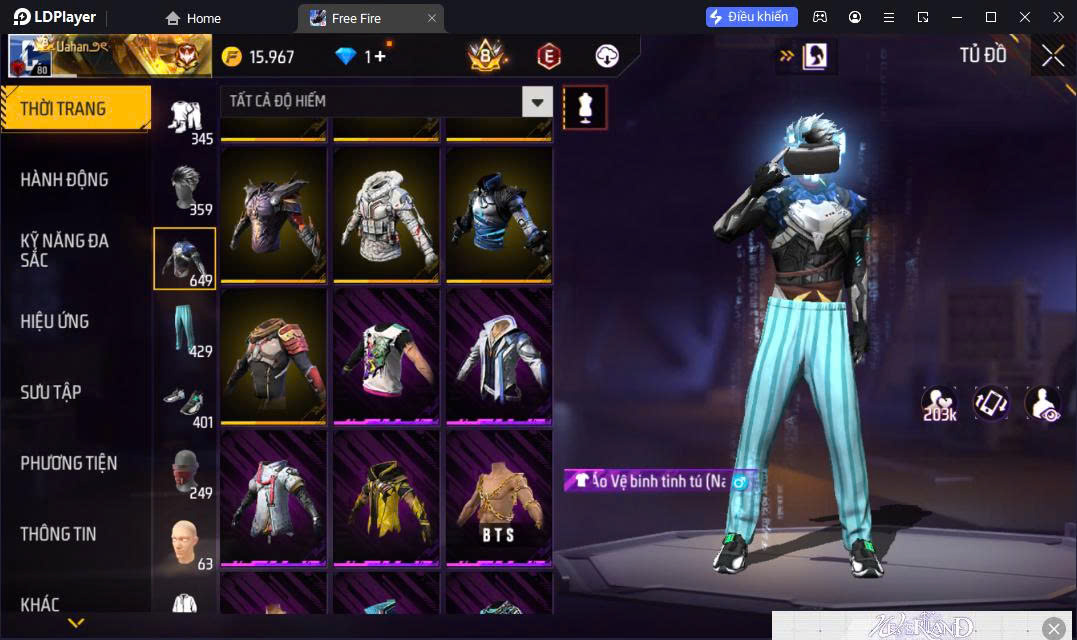
Task: Show the Thông Tin tab
Action: tap(59, 534)
